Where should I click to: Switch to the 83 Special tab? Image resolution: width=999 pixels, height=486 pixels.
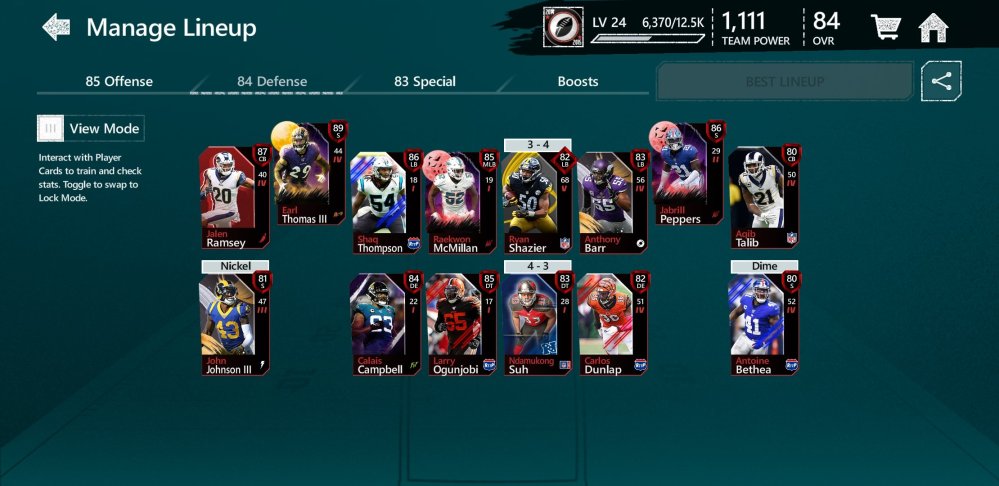click(424, 81)
